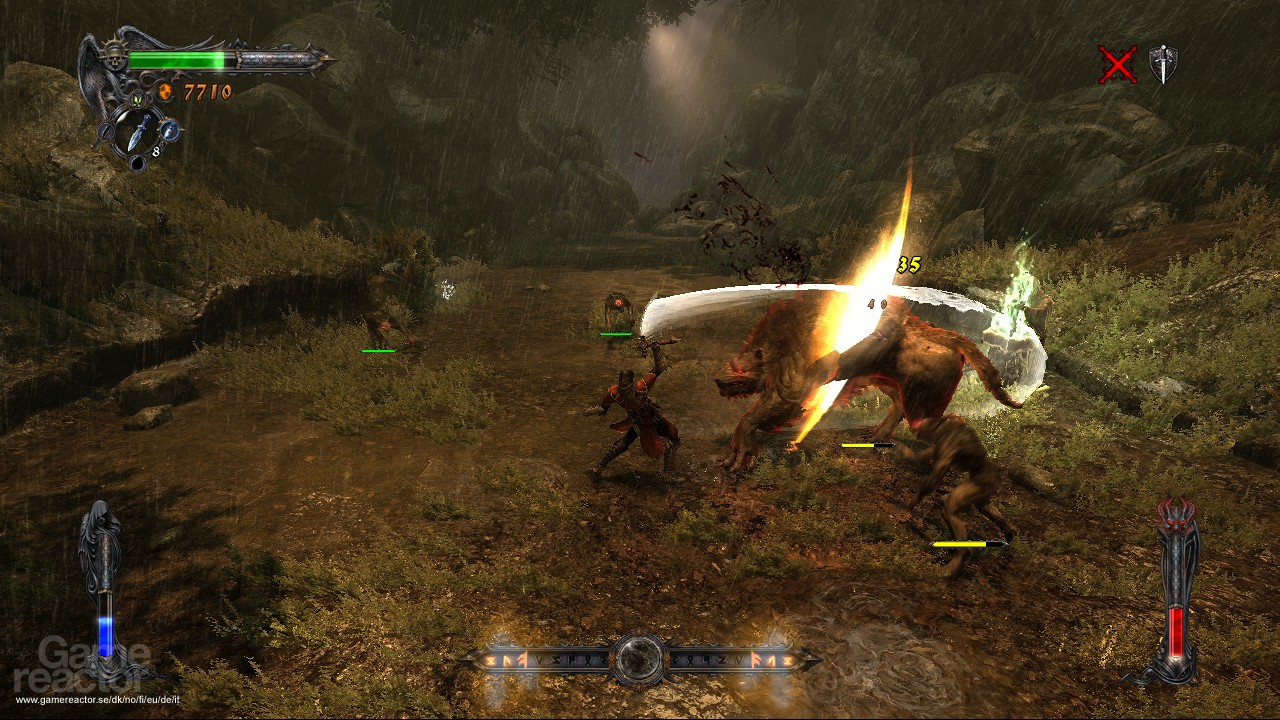Choose the green fairy sub-weapon slot
This screenshot has width=1280, height=720.
pos(137,99)
